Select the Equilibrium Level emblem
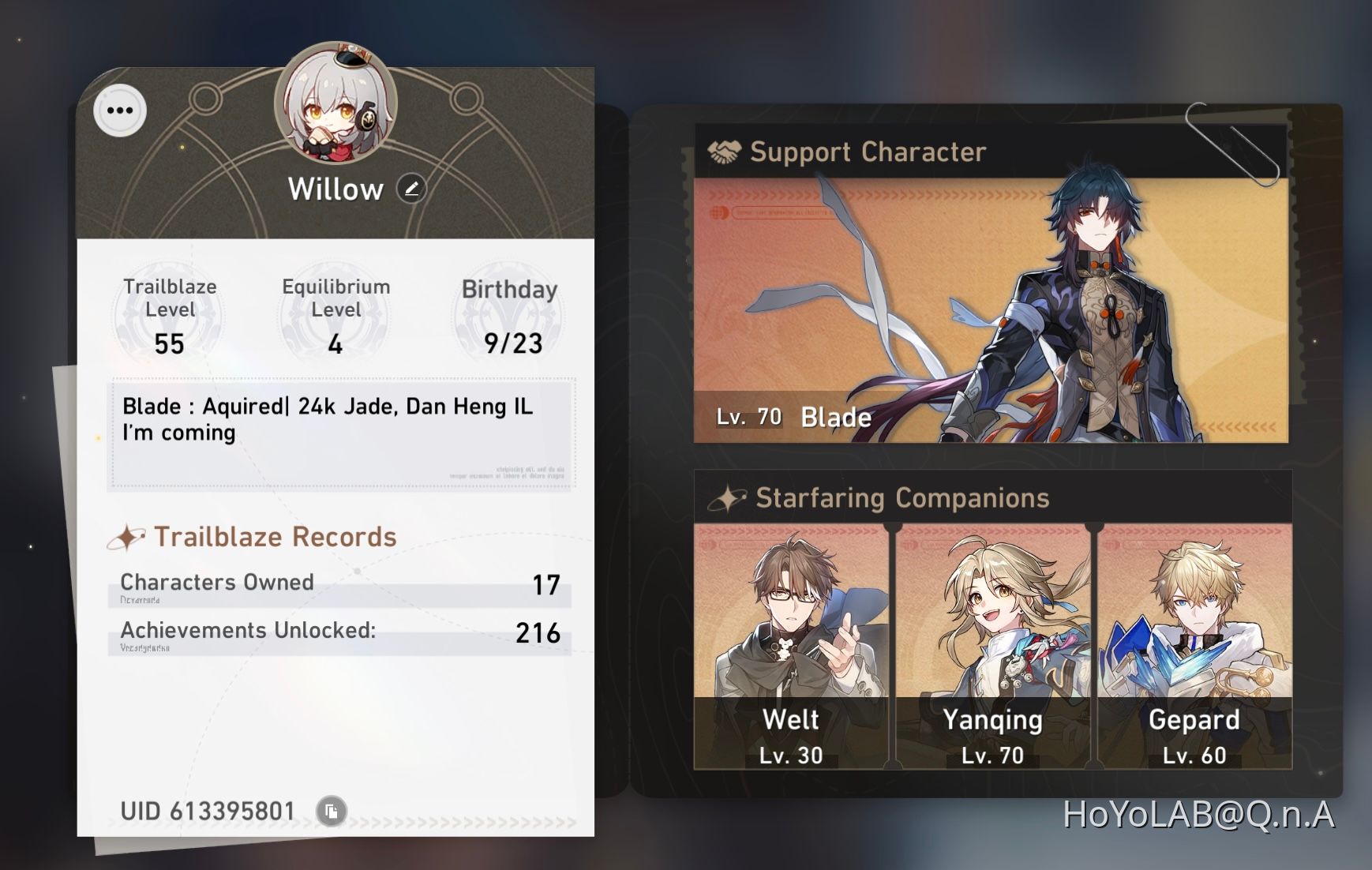 pyautogui.click(x=334, y=314)
